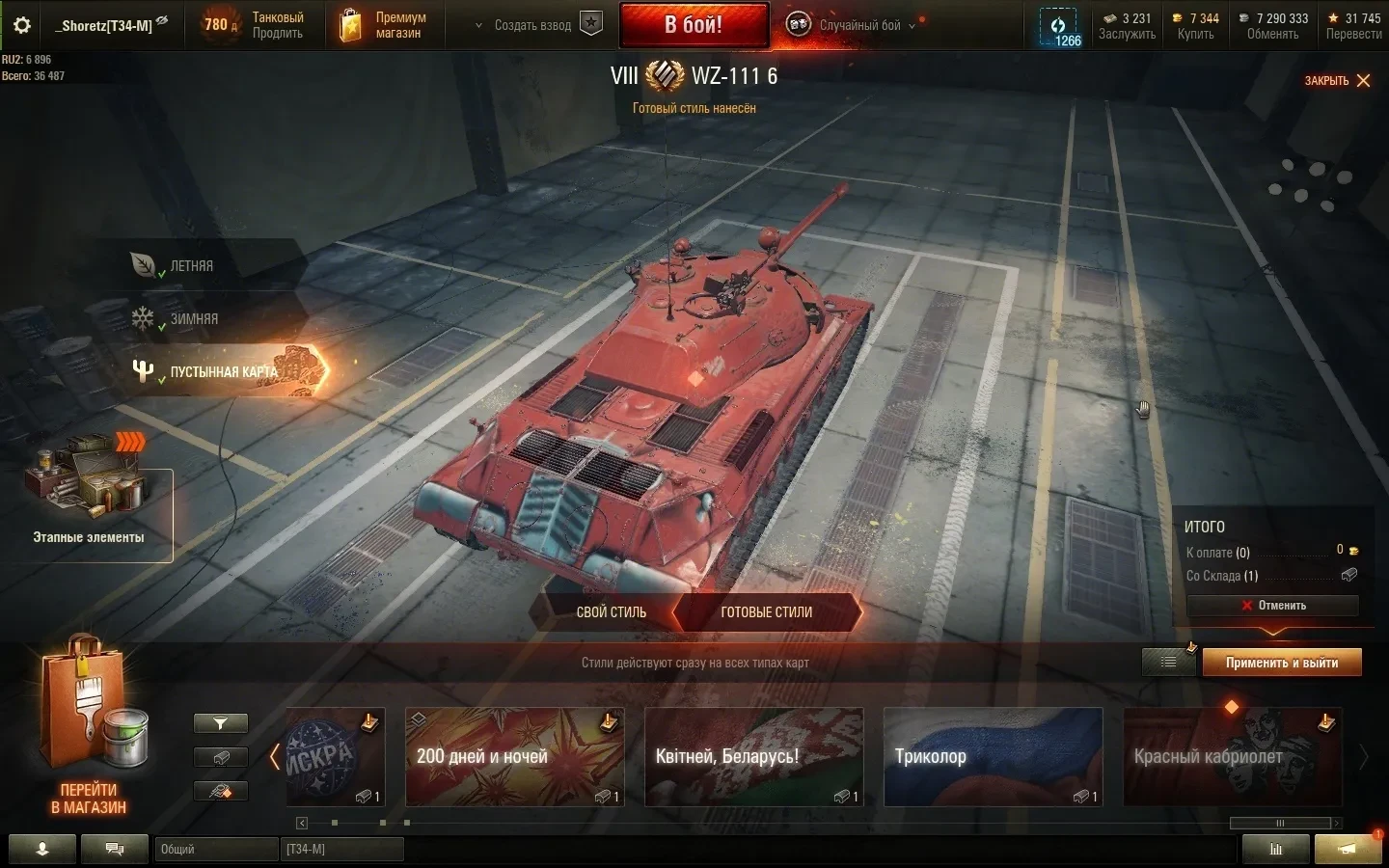
Task: Cancel changes with the Отменить button
Action: pyautogui.click(x=1273, y=606)
